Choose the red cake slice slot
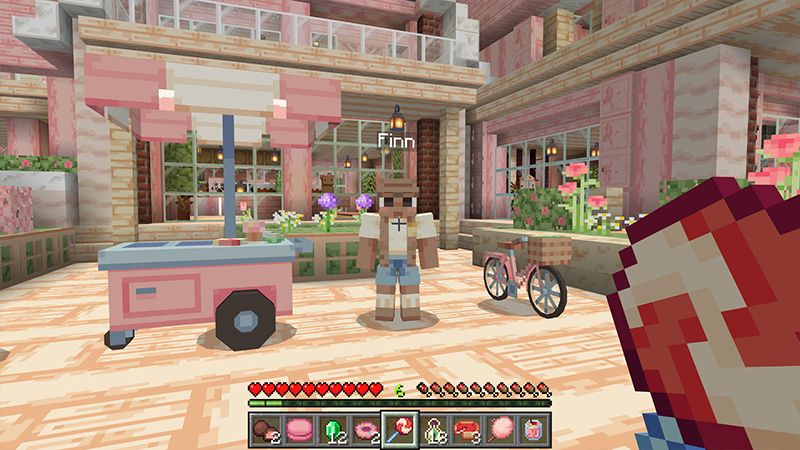Screen dimensions: 800x450 468,428
